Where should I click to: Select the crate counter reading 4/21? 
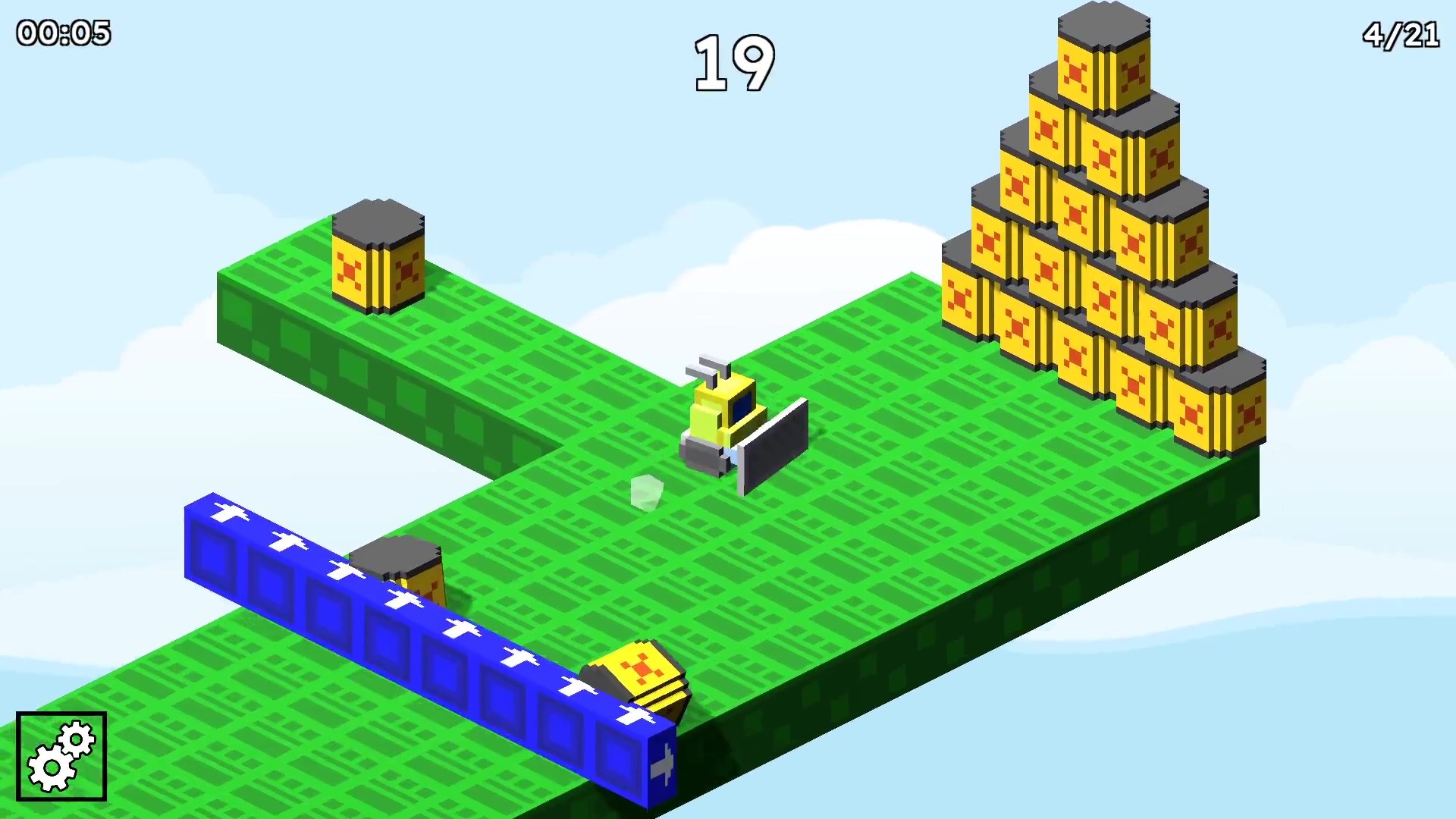(1401, 33)
